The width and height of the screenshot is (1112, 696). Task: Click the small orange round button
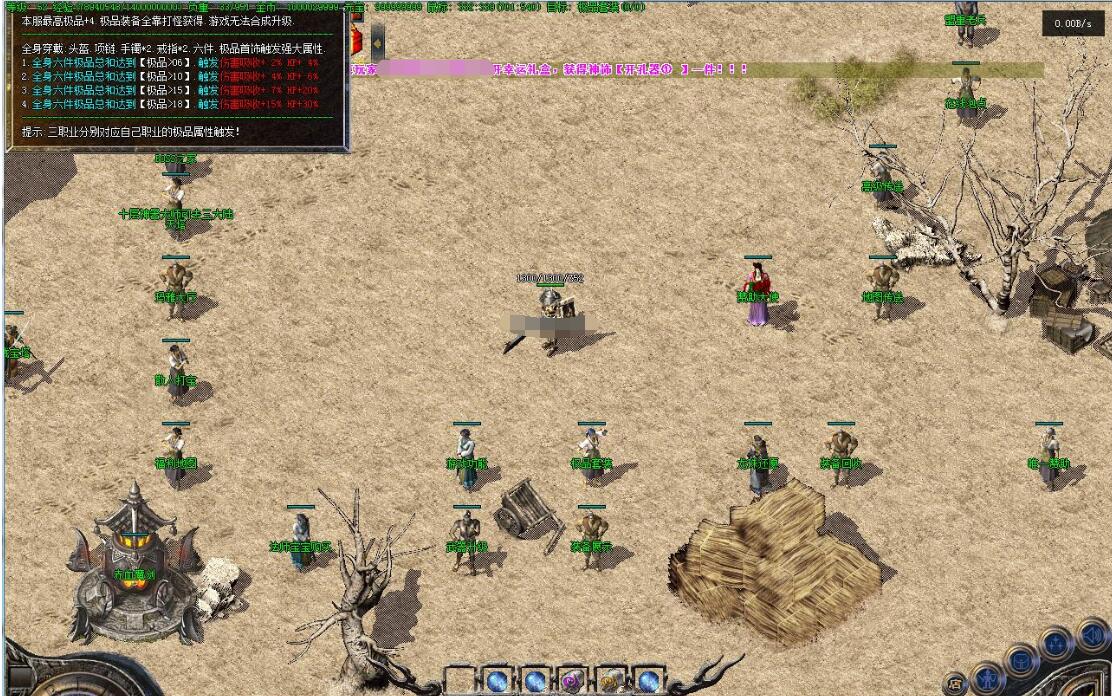click(x=956, y=686)
